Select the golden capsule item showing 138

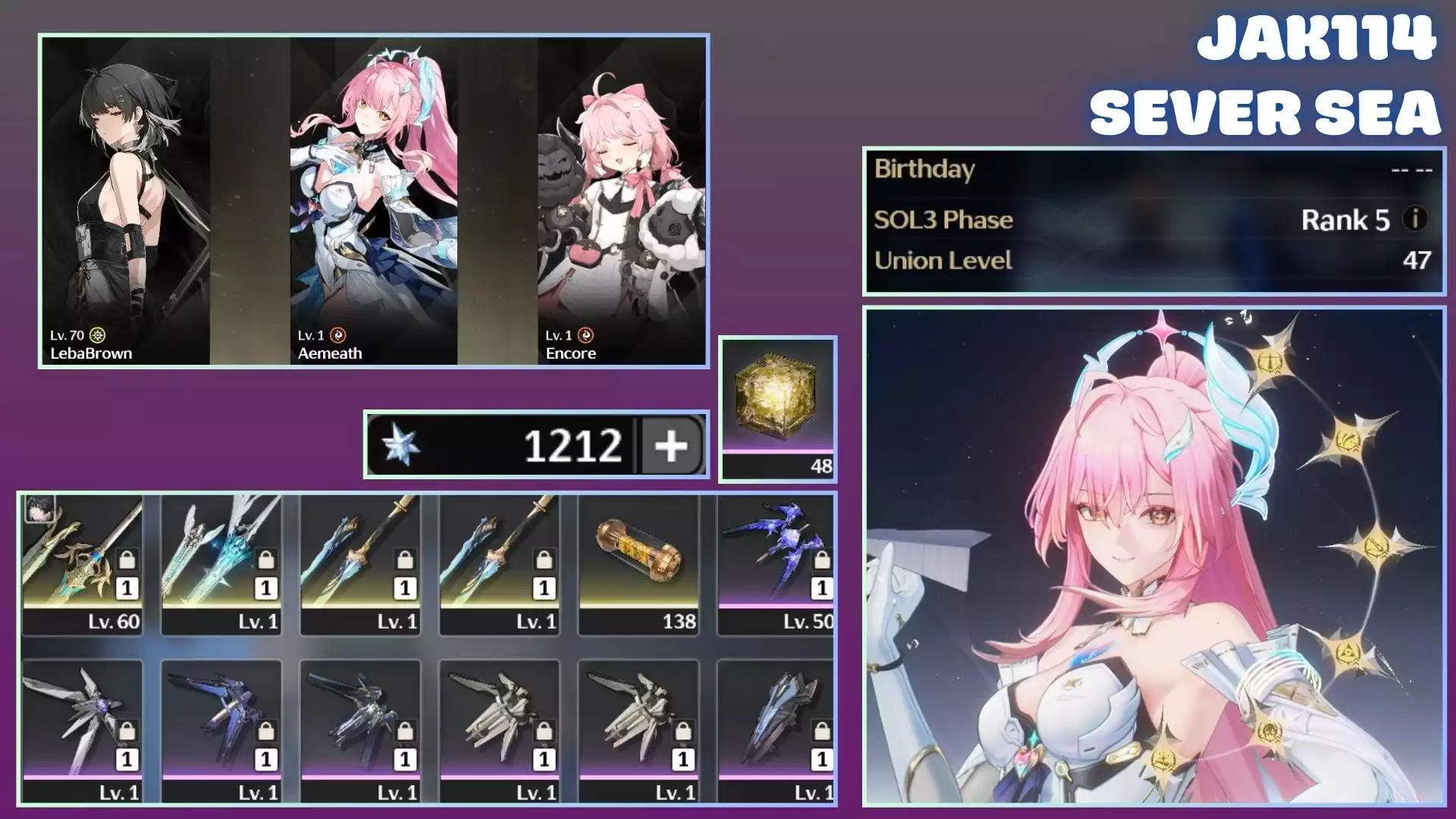point(639,564)
